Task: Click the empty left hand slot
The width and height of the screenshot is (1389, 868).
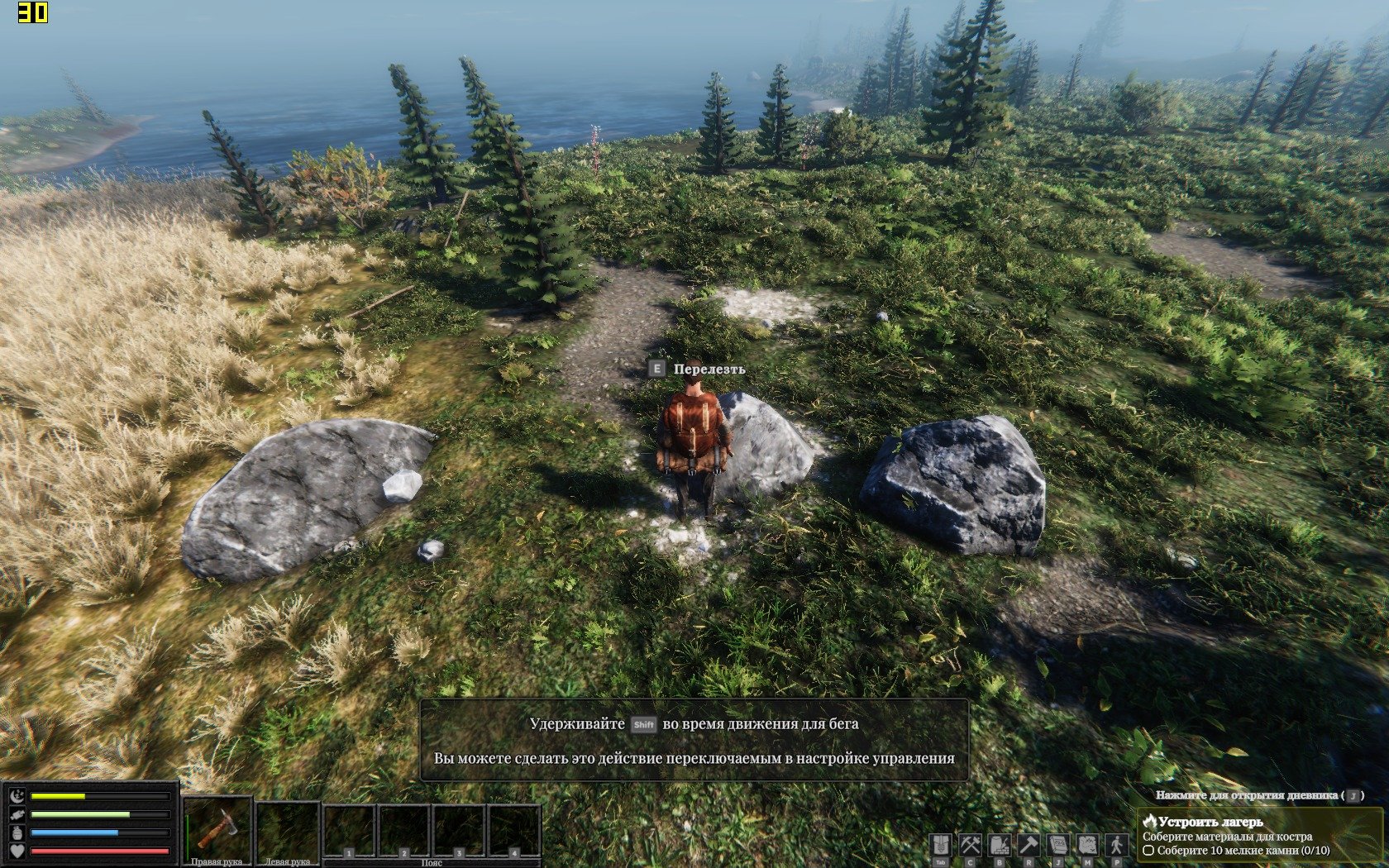Action: 288,828
